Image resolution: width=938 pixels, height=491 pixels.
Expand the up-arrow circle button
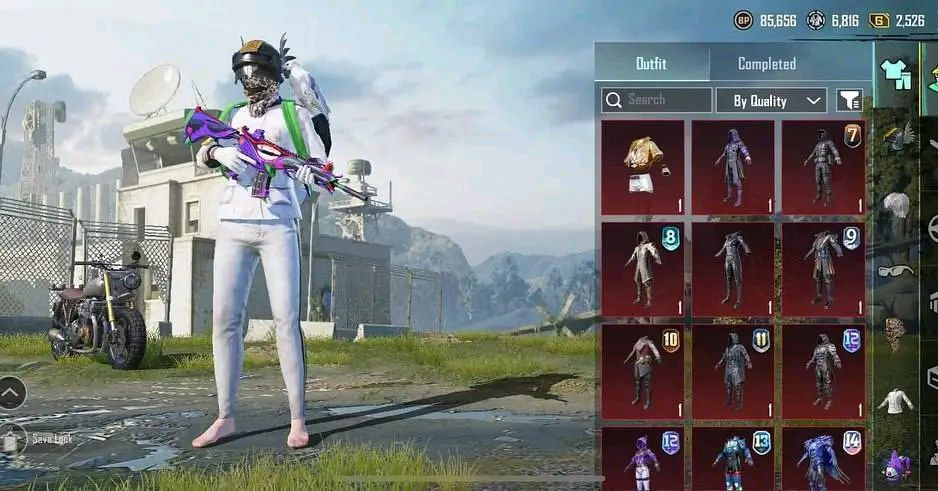(x=12, y=393)
